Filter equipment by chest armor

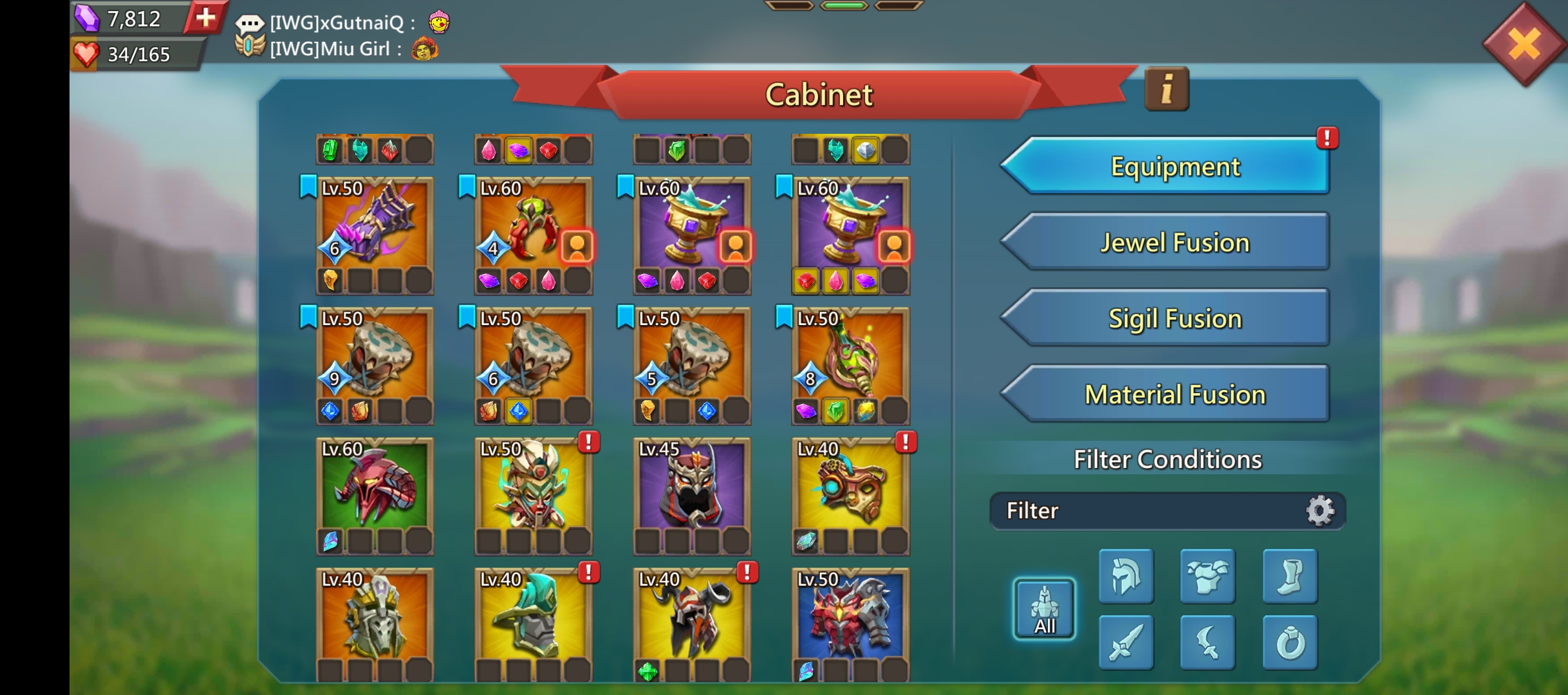(1208, 577)
